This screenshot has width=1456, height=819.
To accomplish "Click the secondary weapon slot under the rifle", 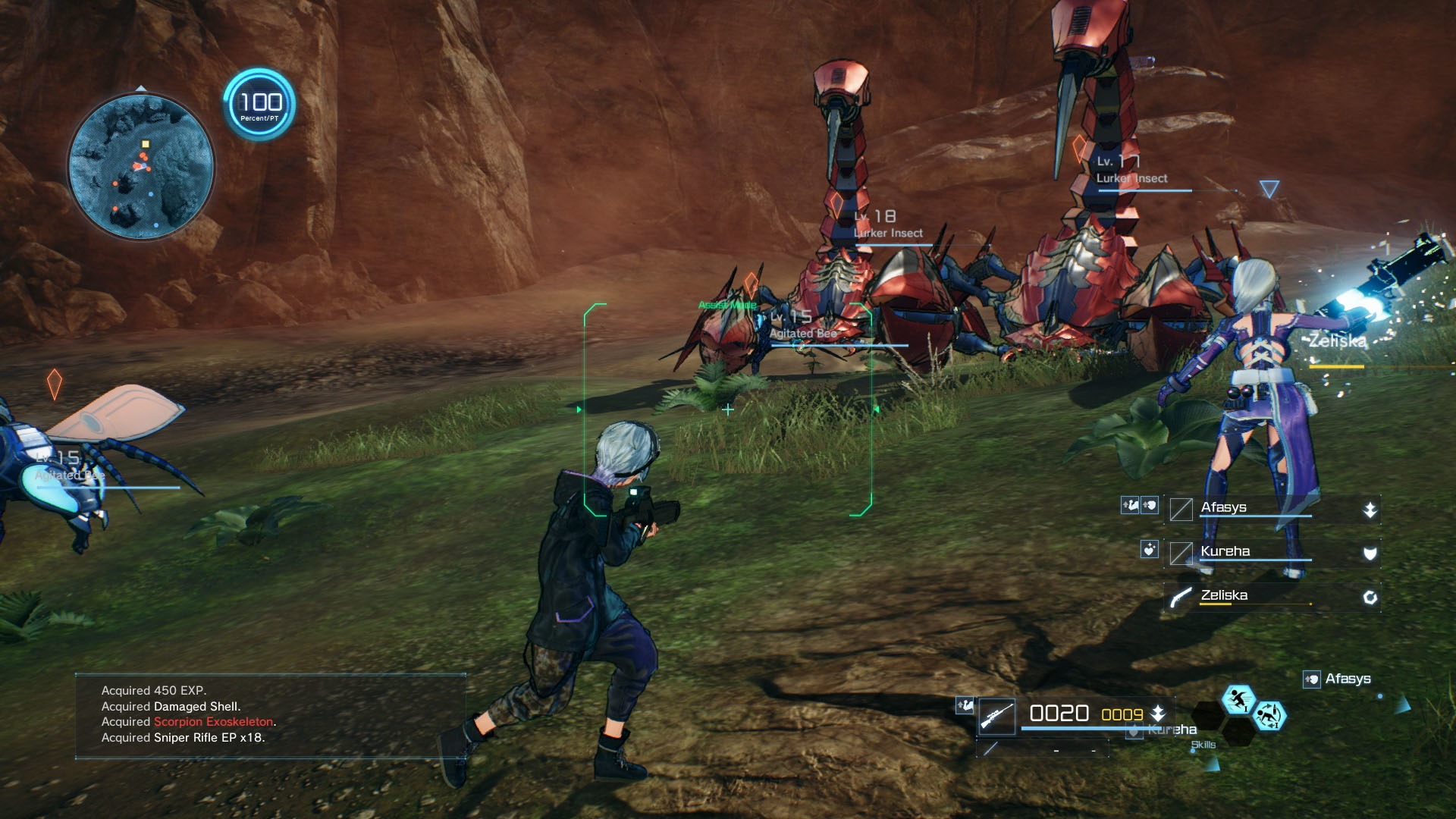I will pos(990,749).
